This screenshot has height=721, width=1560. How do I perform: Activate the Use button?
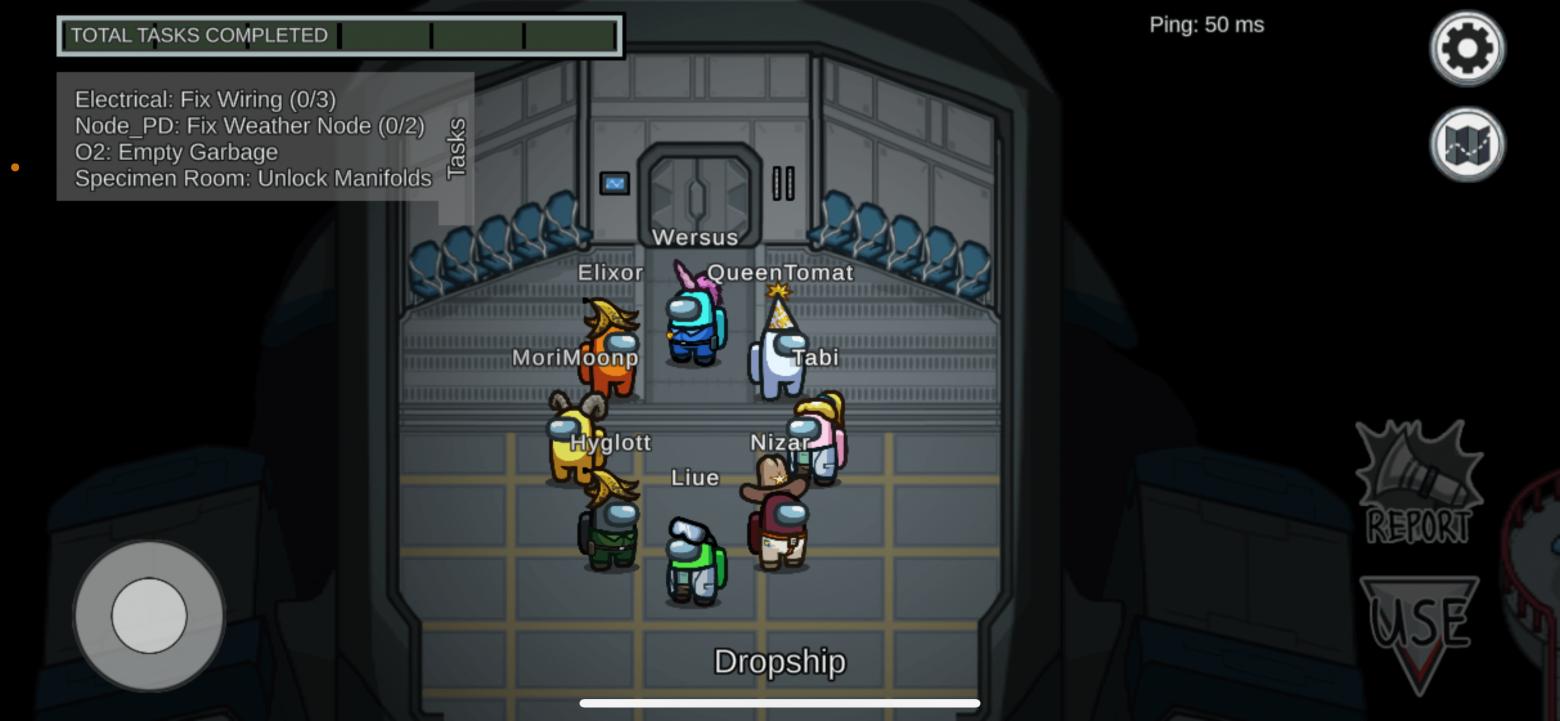(x=1419, y=628)
